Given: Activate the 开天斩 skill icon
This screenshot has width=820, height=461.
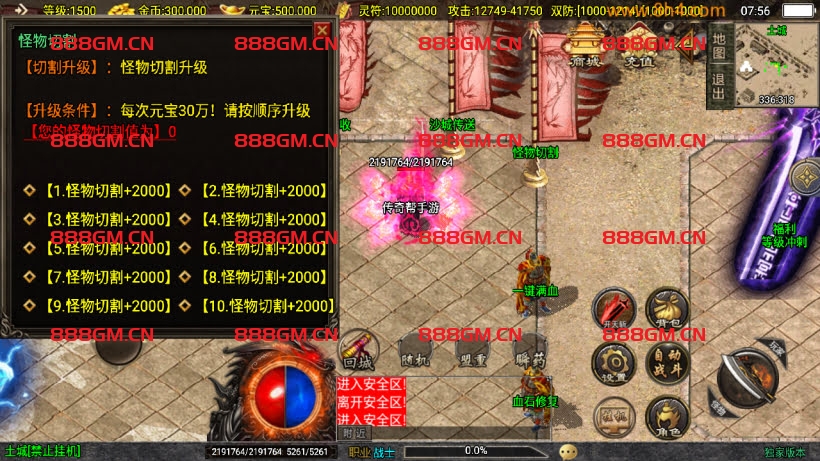Looking at the screenshot, I should [x=613, y=309].
